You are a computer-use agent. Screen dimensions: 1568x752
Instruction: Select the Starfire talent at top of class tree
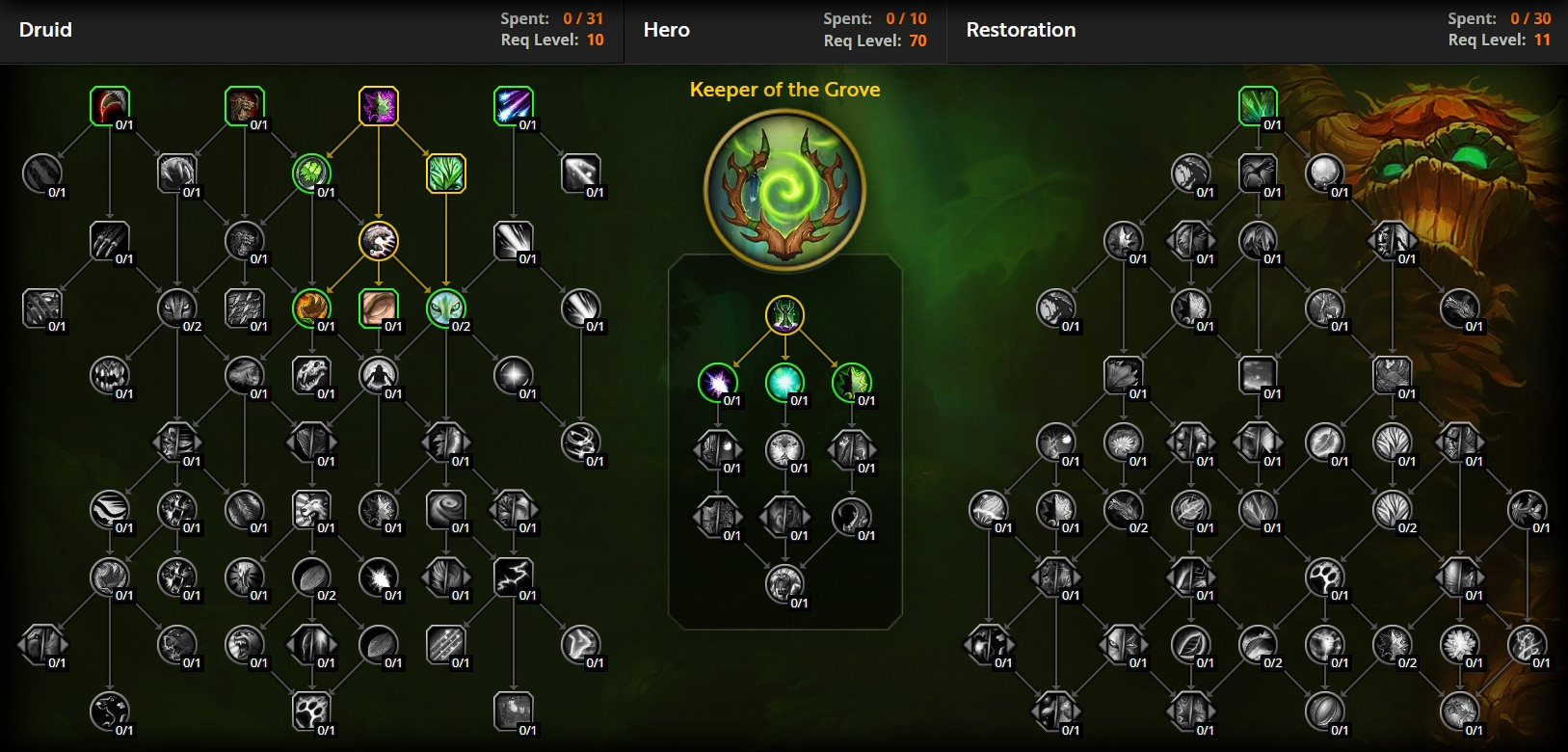(x=514, y=104)
